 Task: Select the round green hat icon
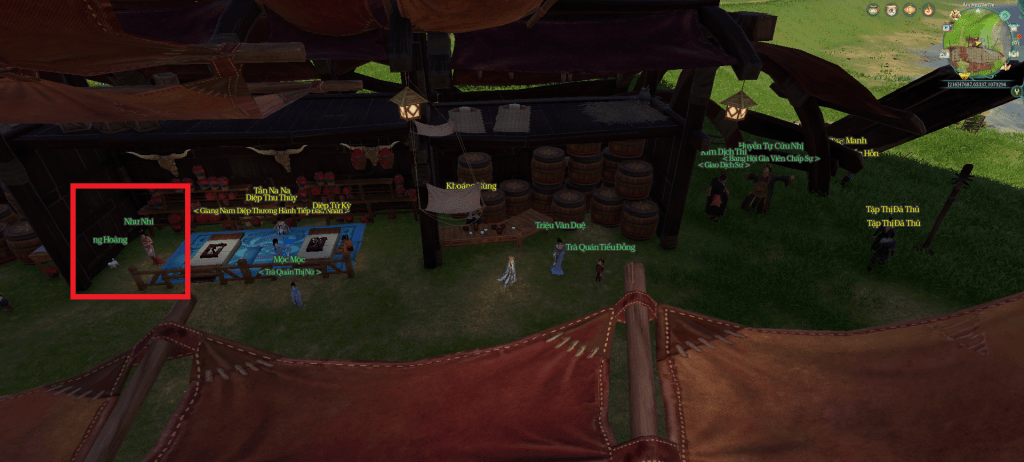pyautogui.click(x=873, y=10)
